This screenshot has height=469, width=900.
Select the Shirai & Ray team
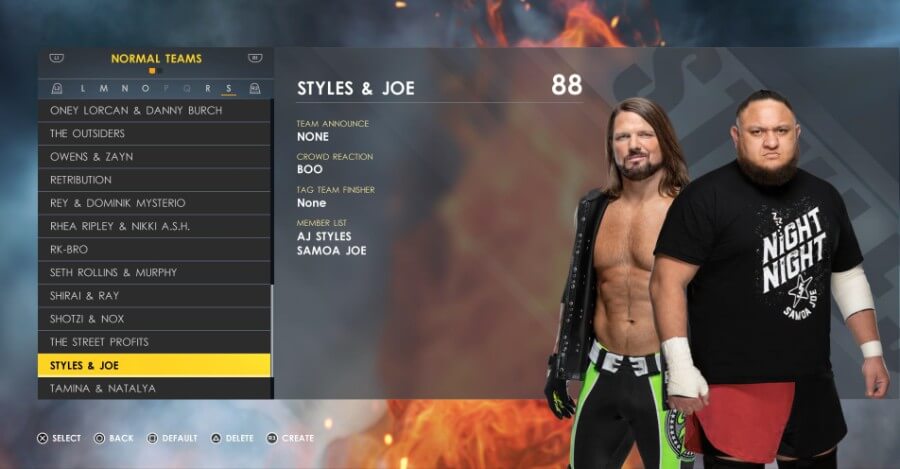click(155, 295)
